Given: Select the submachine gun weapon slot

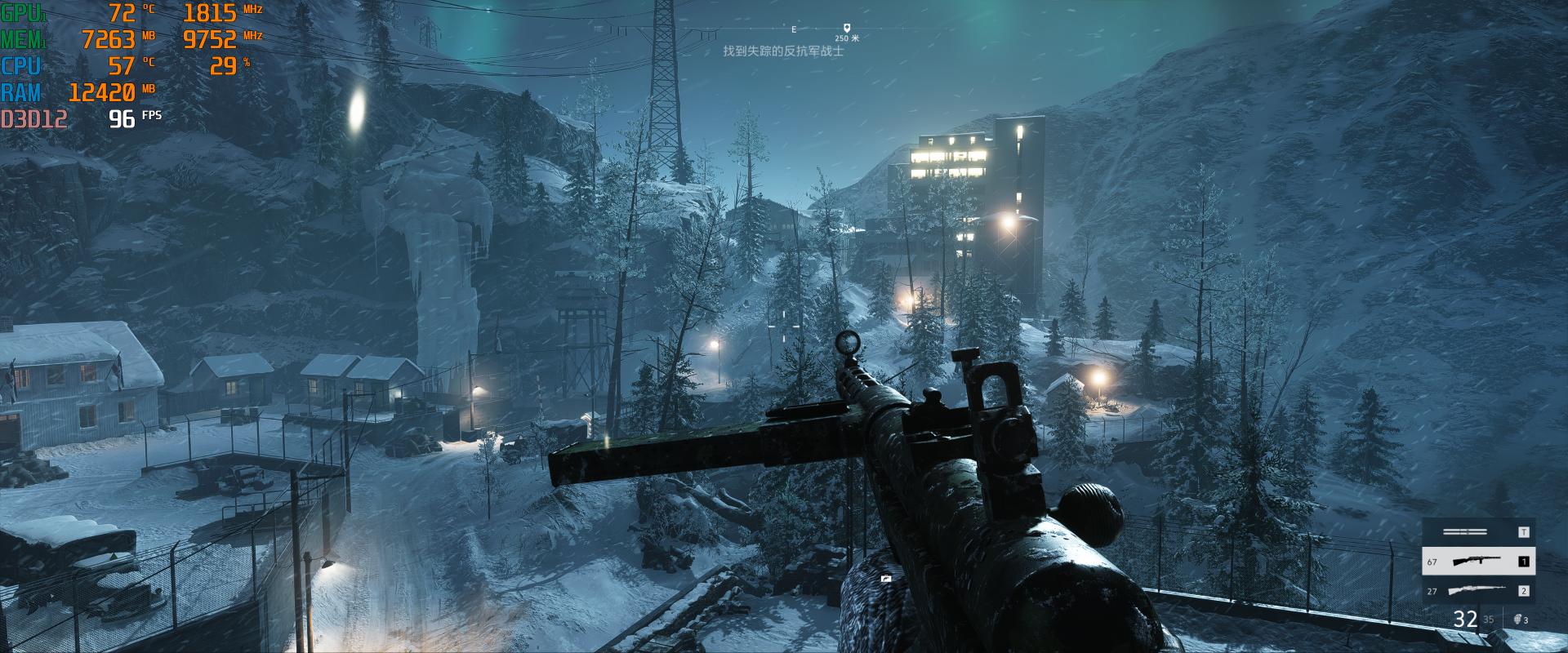Looking at the screenshot, I should [x=1479, y=562].
